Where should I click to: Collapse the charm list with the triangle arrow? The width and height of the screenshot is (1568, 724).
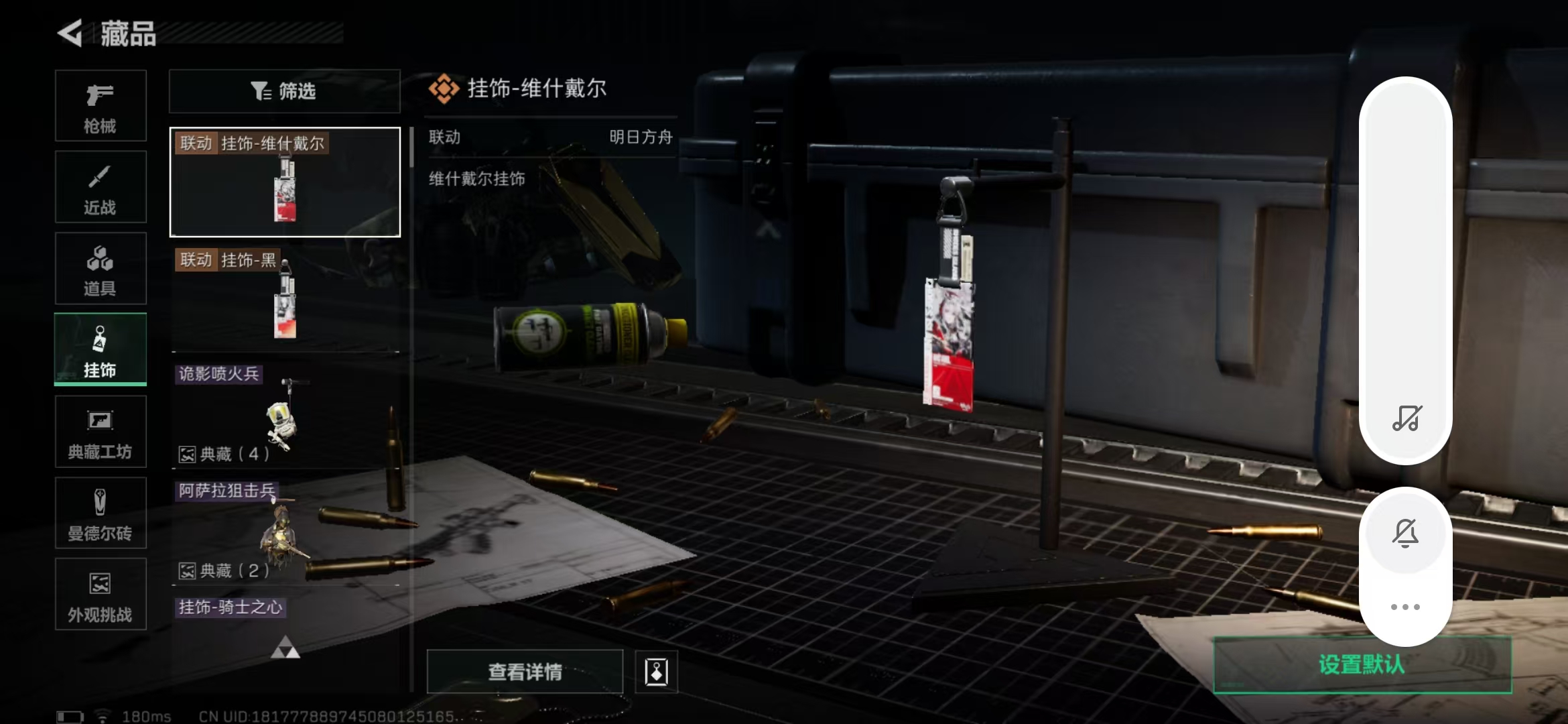[284, 648]
